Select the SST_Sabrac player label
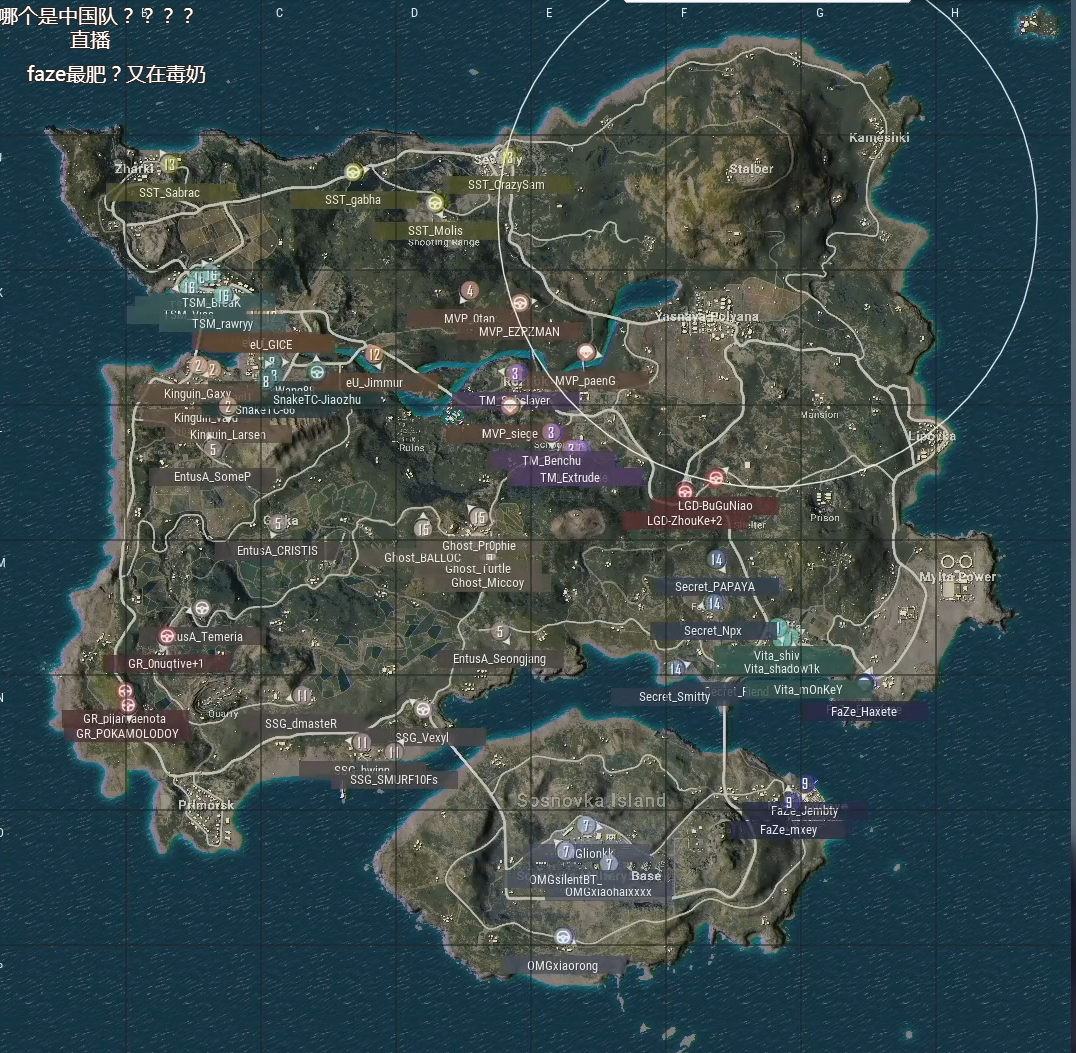Viewport: 1076px width, 1053px height. tap(170, 192)
